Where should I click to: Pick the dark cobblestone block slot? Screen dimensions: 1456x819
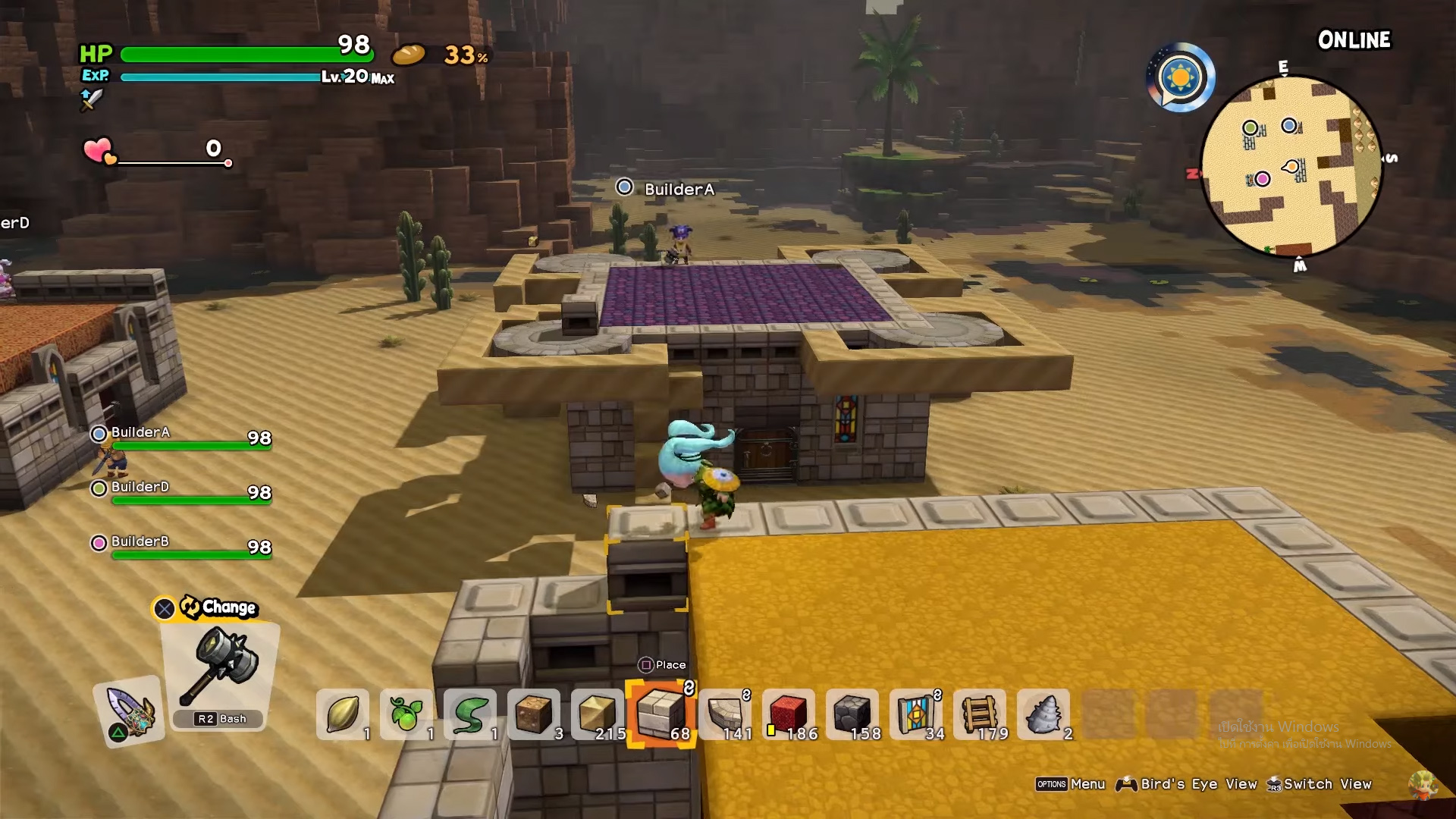[852, 714]
